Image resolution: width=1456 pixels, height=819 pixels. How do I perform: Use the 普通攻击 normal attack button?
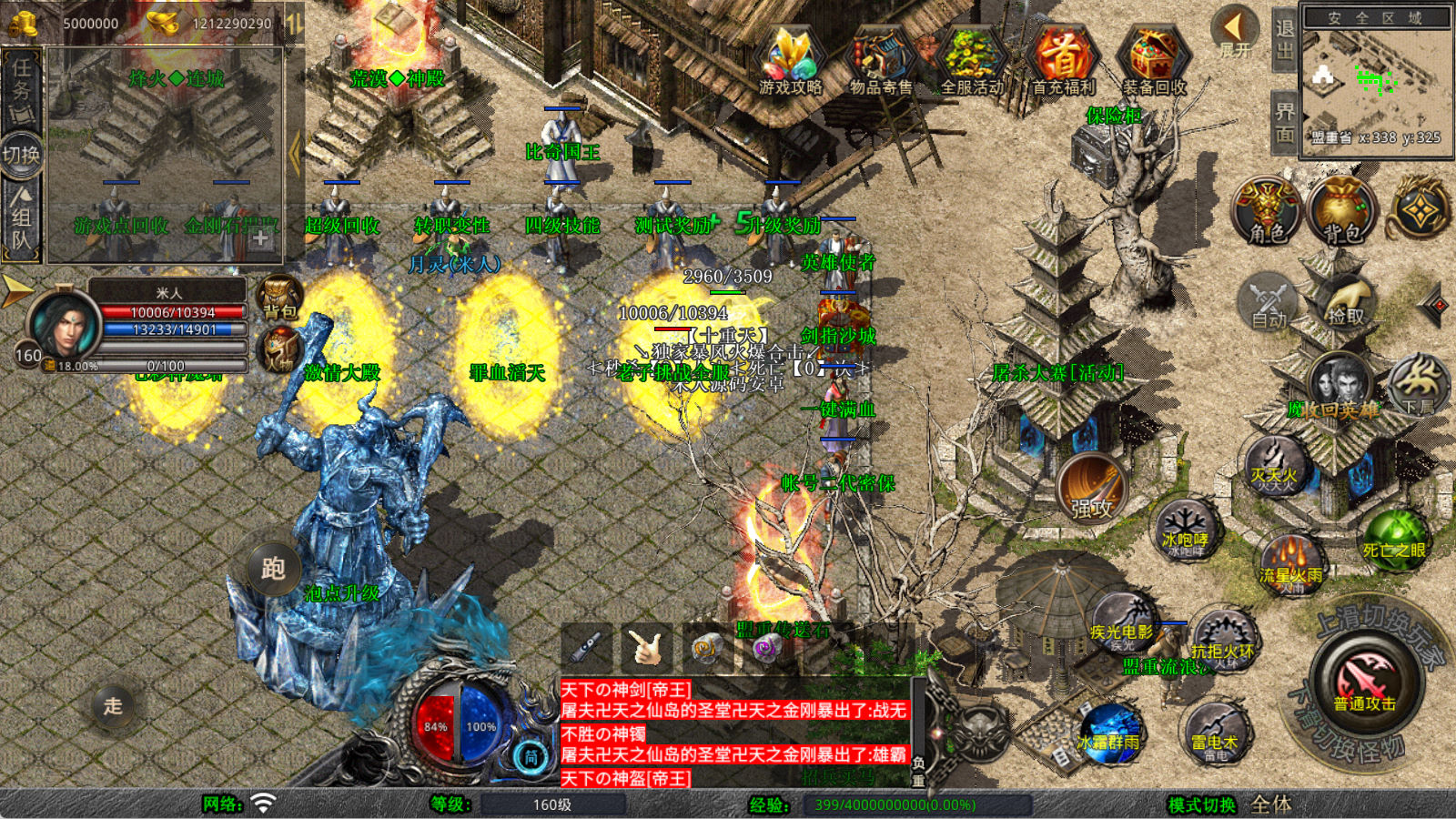tap(1364, 682)
